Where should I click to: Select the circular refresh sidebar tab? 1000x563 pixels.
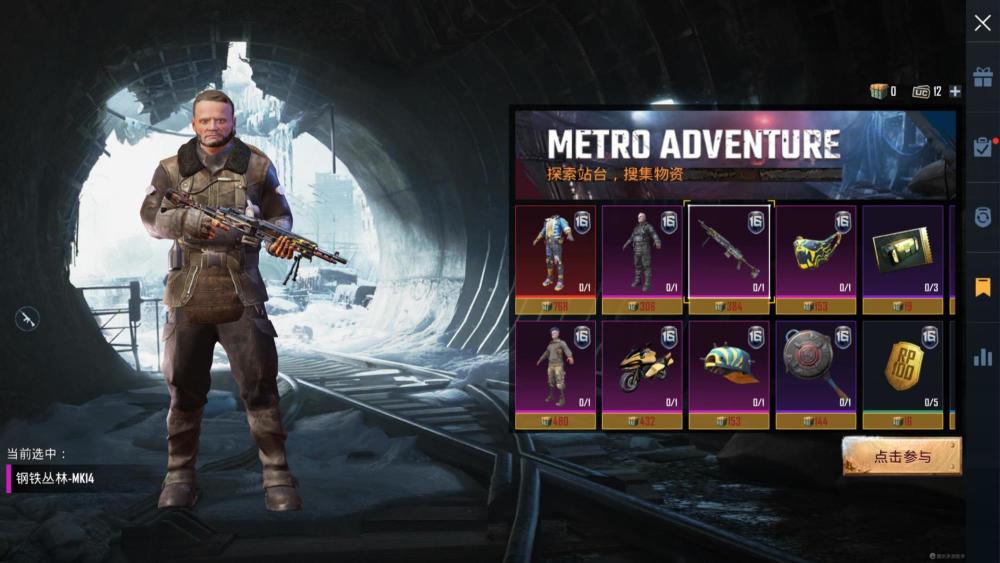[982, 217]
